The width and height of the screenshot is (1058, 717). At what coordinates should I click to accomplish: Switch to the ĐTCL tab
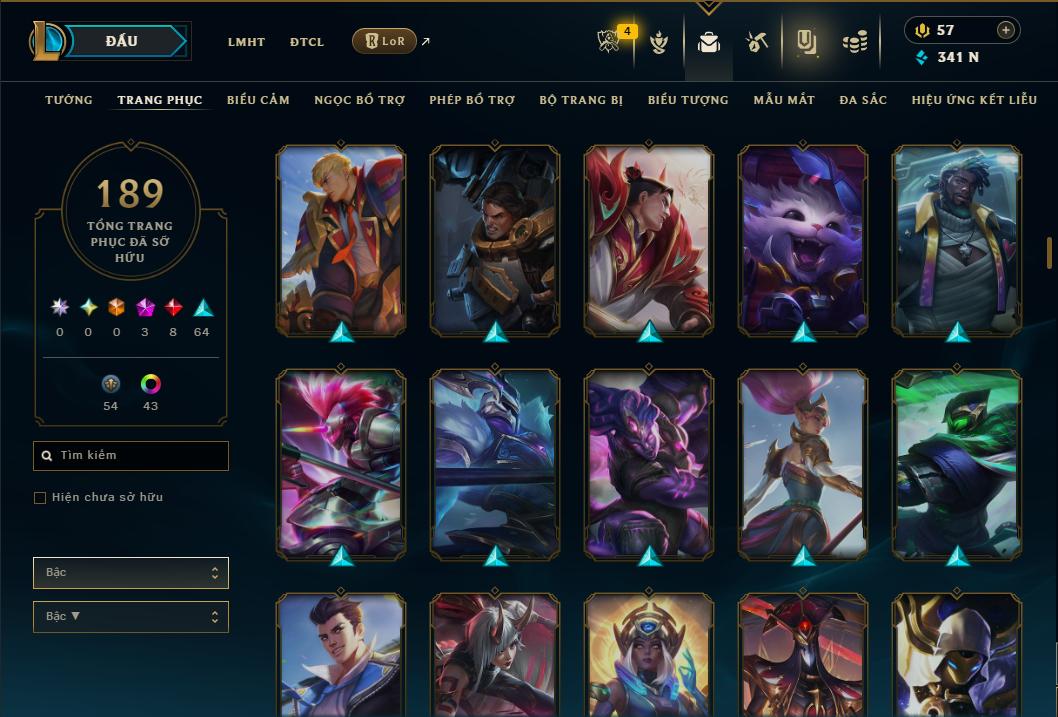point(307,42)
